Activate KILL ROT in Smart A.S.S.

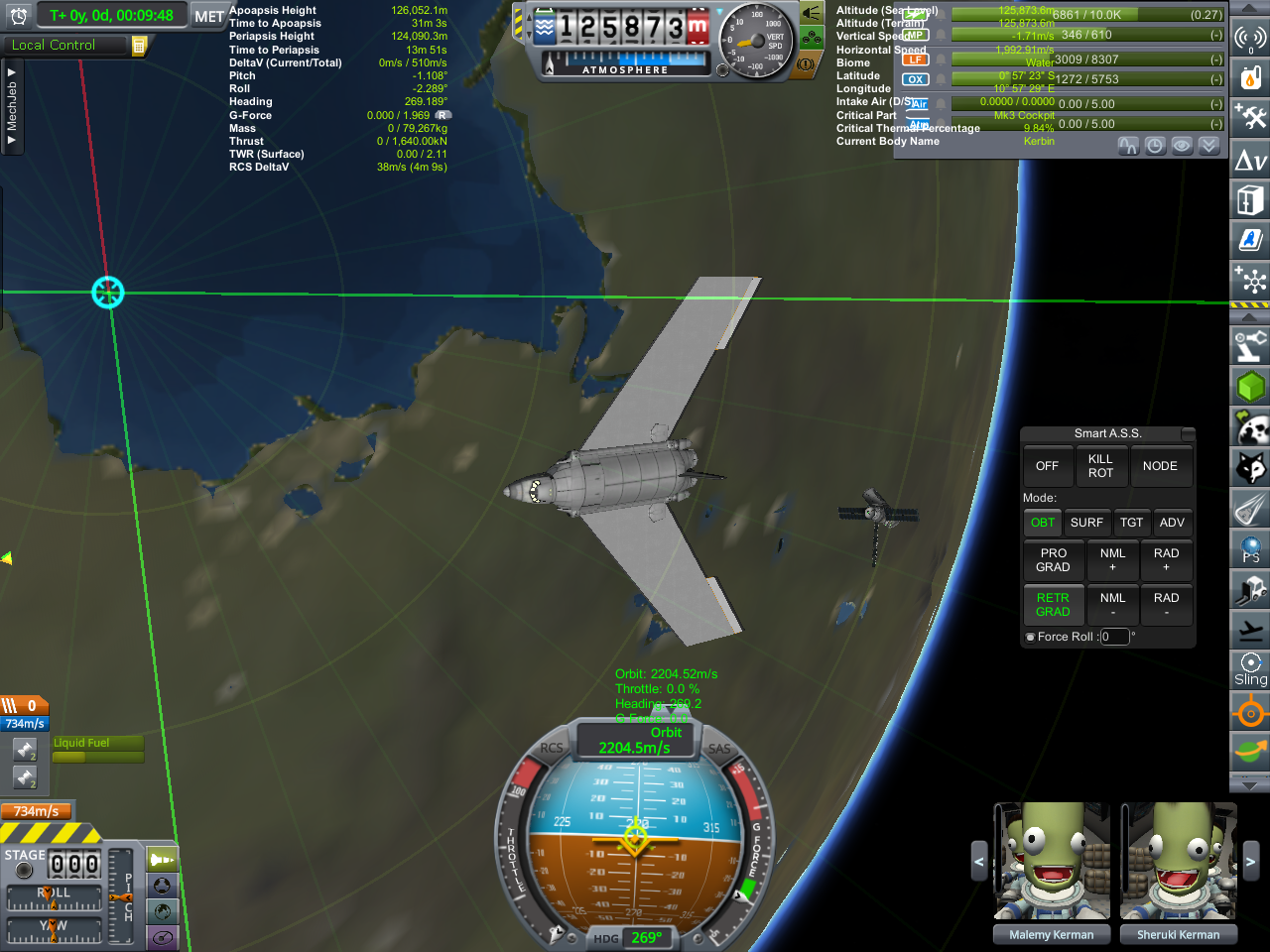click(x=1100, y=466)
